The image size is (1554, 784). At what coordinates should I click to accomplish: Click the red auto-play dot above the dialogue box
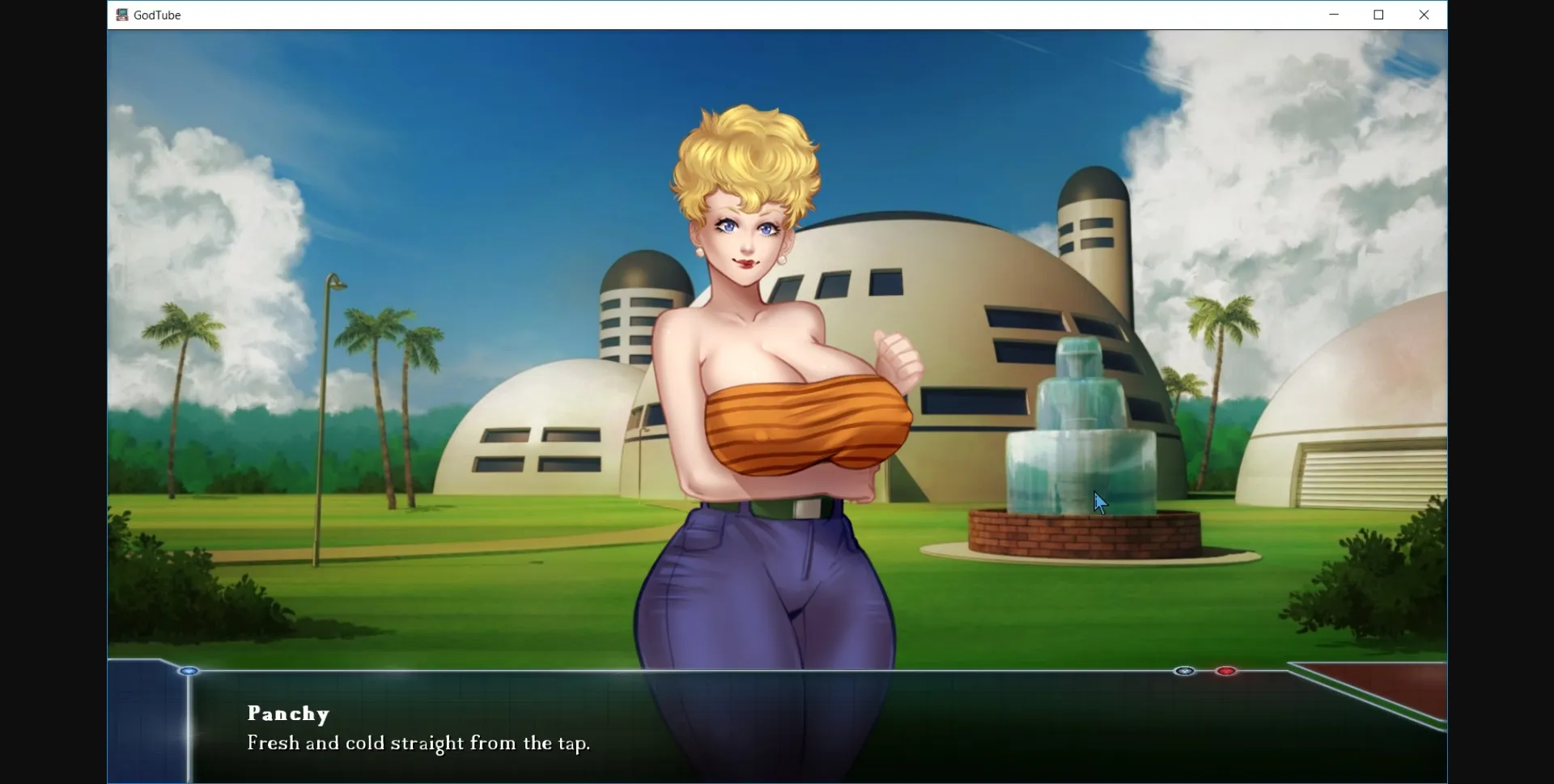click(x=1227, y=671)
